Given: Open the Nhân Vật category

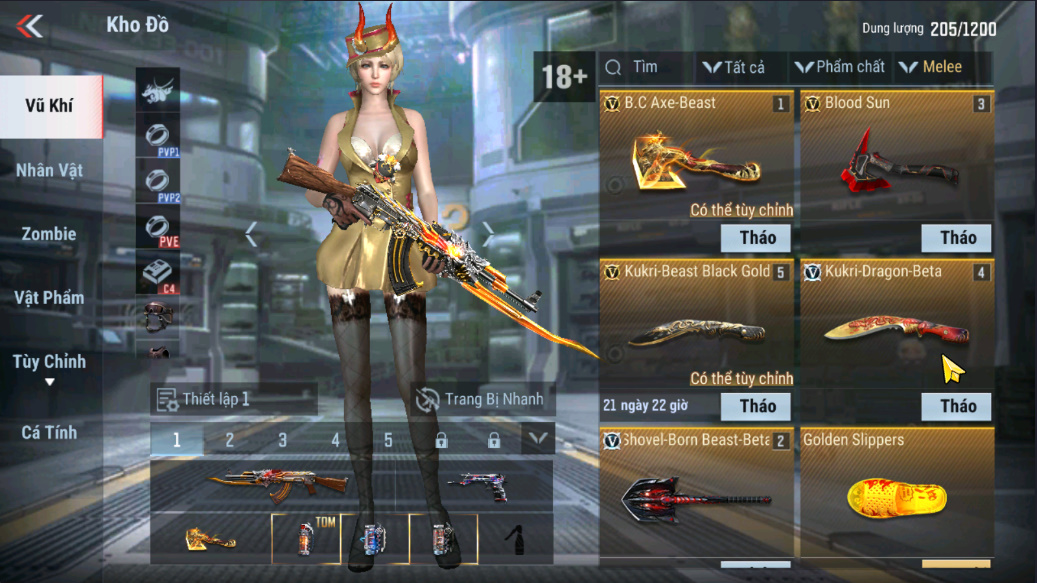Looking at the screenshot, I should [50, 170].
